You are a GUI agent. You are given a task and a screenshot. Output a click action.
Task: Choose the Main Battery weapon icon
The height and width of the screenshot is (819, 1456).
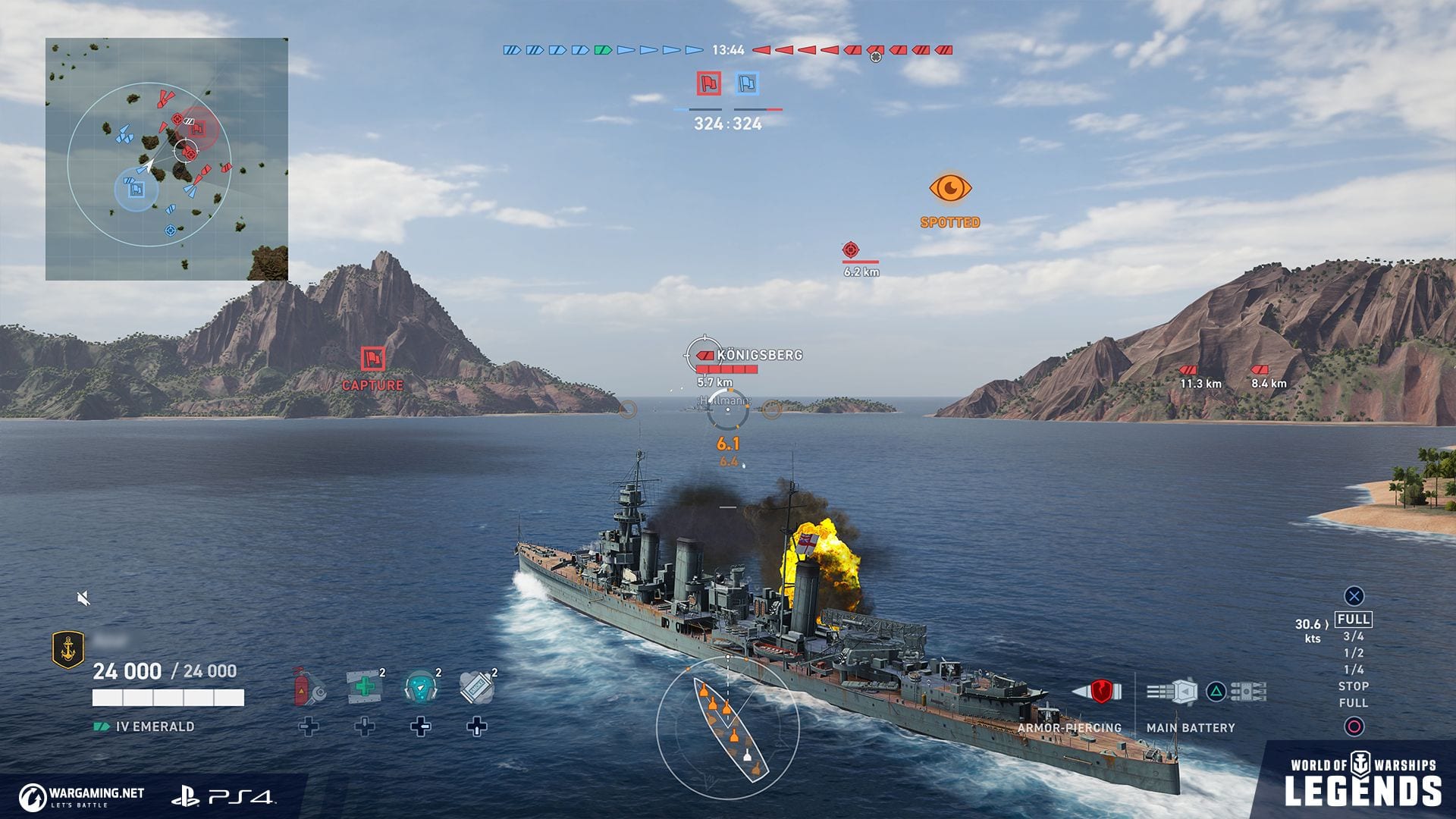click(1172, 692)
